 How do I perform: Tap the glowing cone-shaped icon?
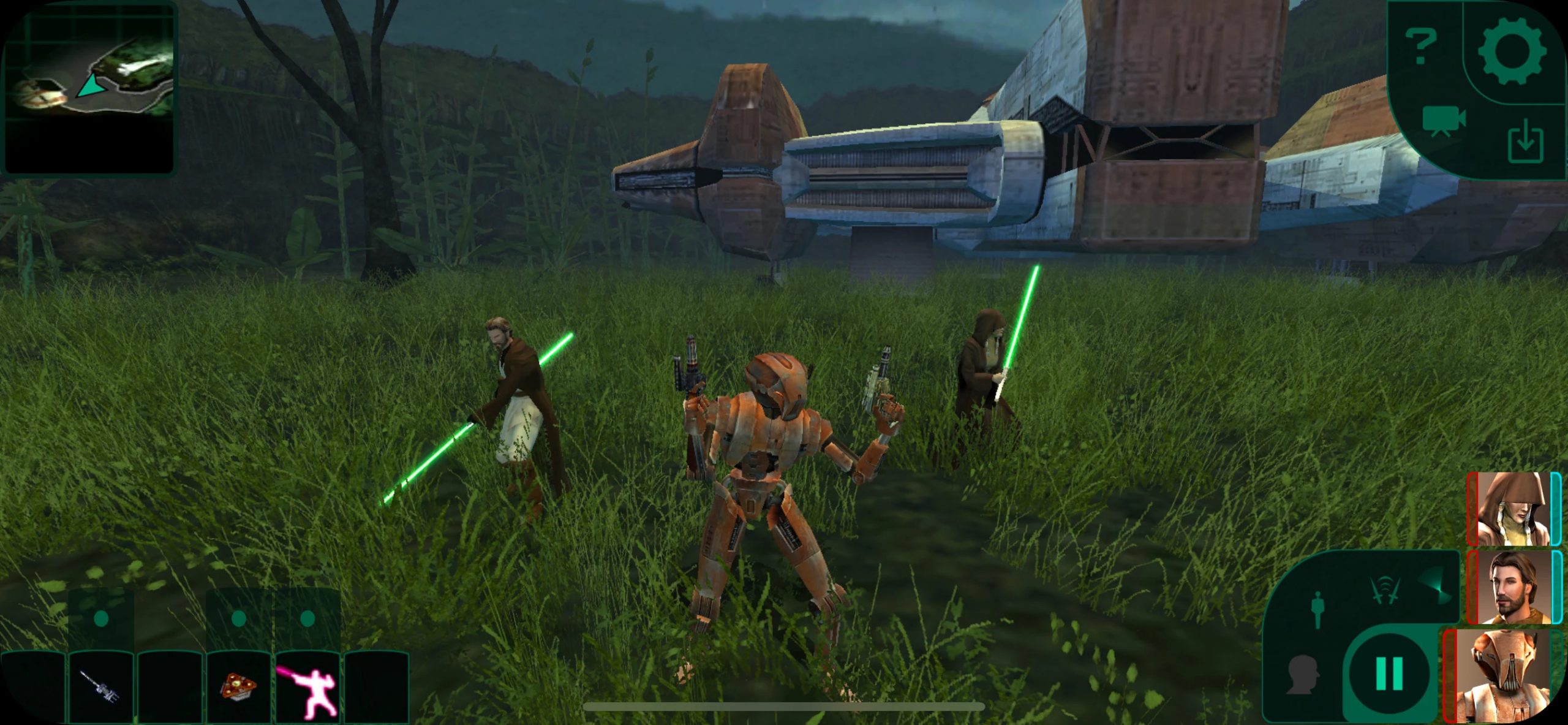point(1435,586)
